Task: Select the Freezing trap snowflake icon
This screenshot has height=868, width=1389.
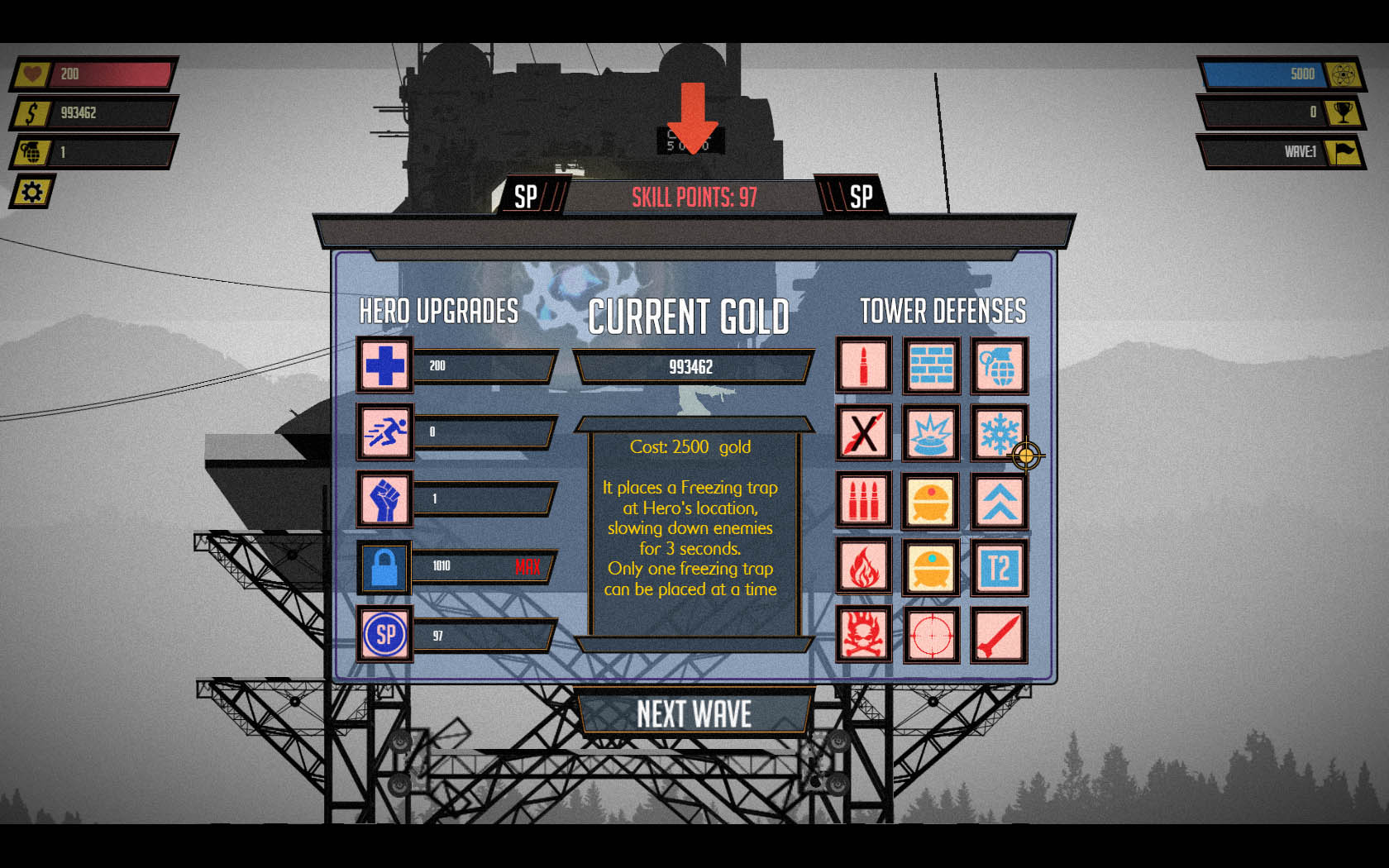Action: (999, 434)
